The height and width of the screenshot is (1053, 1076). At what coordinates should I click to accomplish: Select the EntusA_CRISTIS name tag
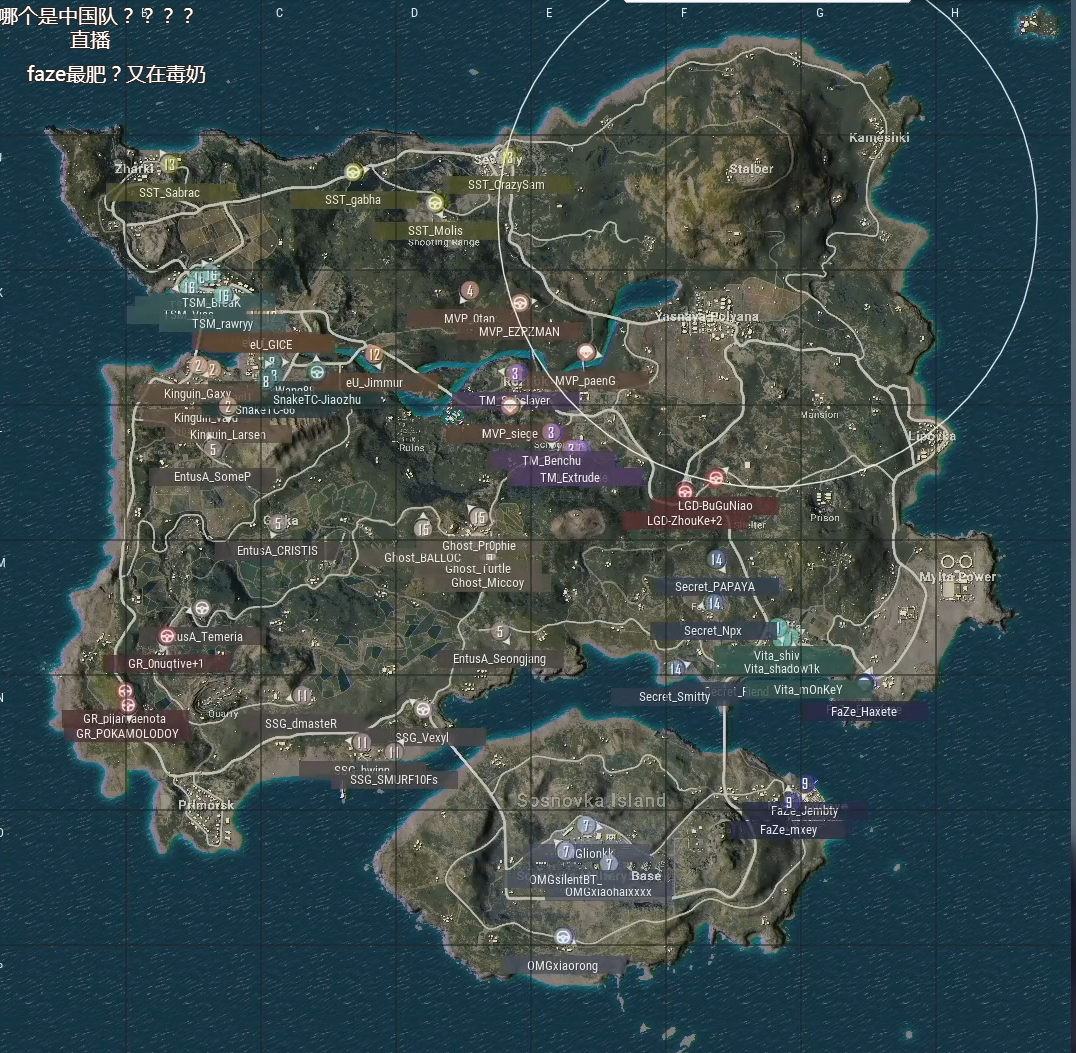pyautogui.click(x=277, y=551)
